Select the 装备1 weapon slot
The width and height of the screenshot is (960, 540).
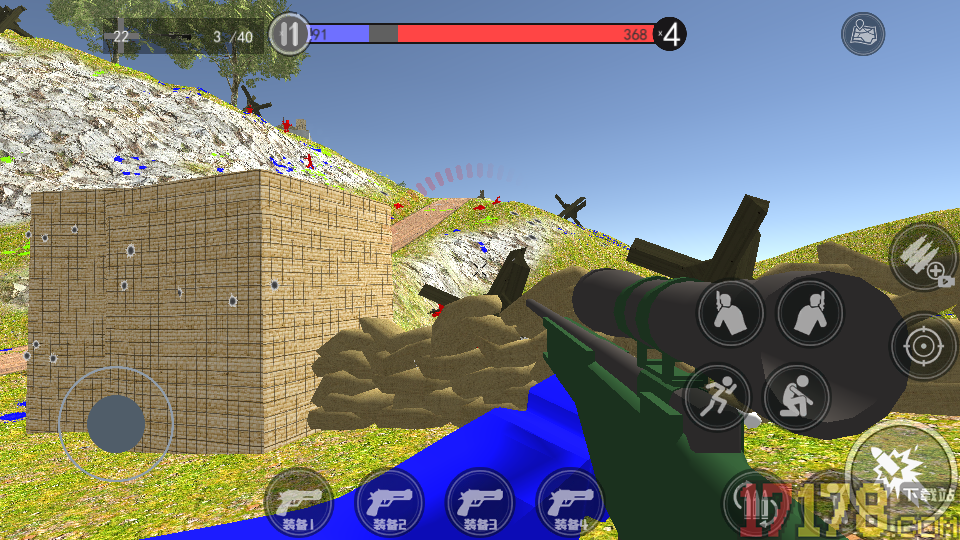click(299, 502)
